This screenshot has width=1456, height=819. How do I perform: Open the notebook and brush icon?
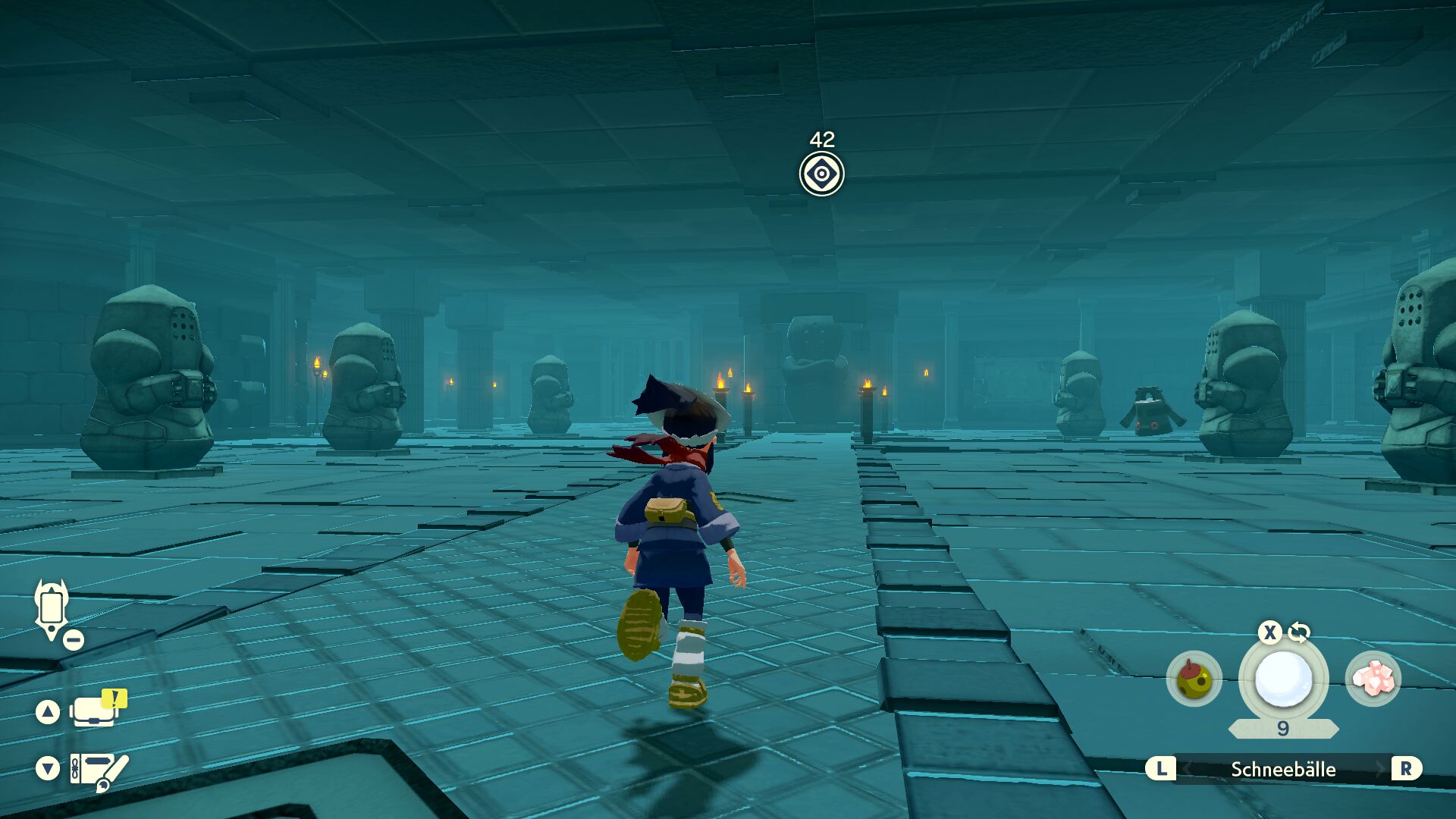click(99, 769)
